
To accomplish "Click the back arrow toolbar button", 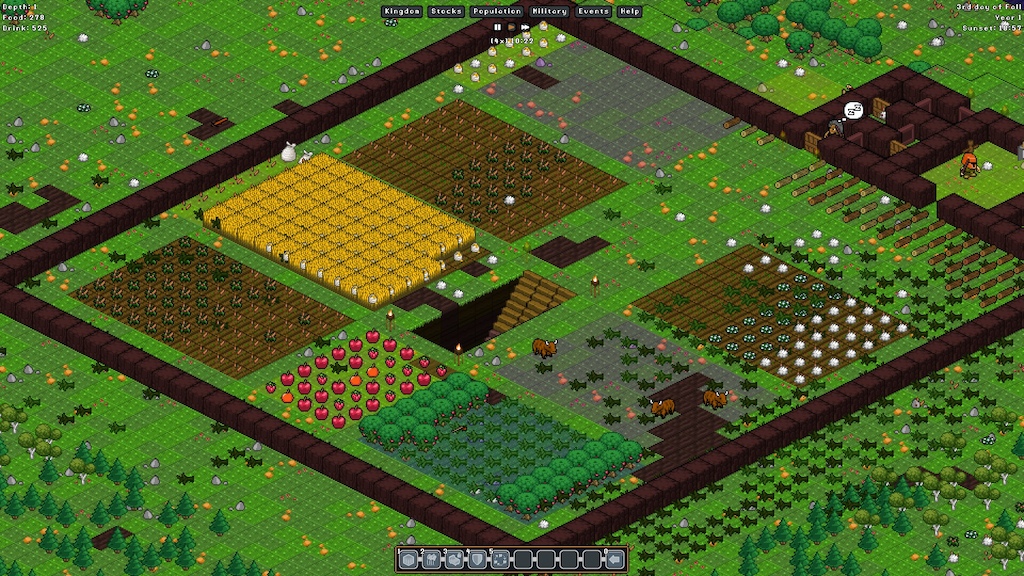I will [615, 559].
